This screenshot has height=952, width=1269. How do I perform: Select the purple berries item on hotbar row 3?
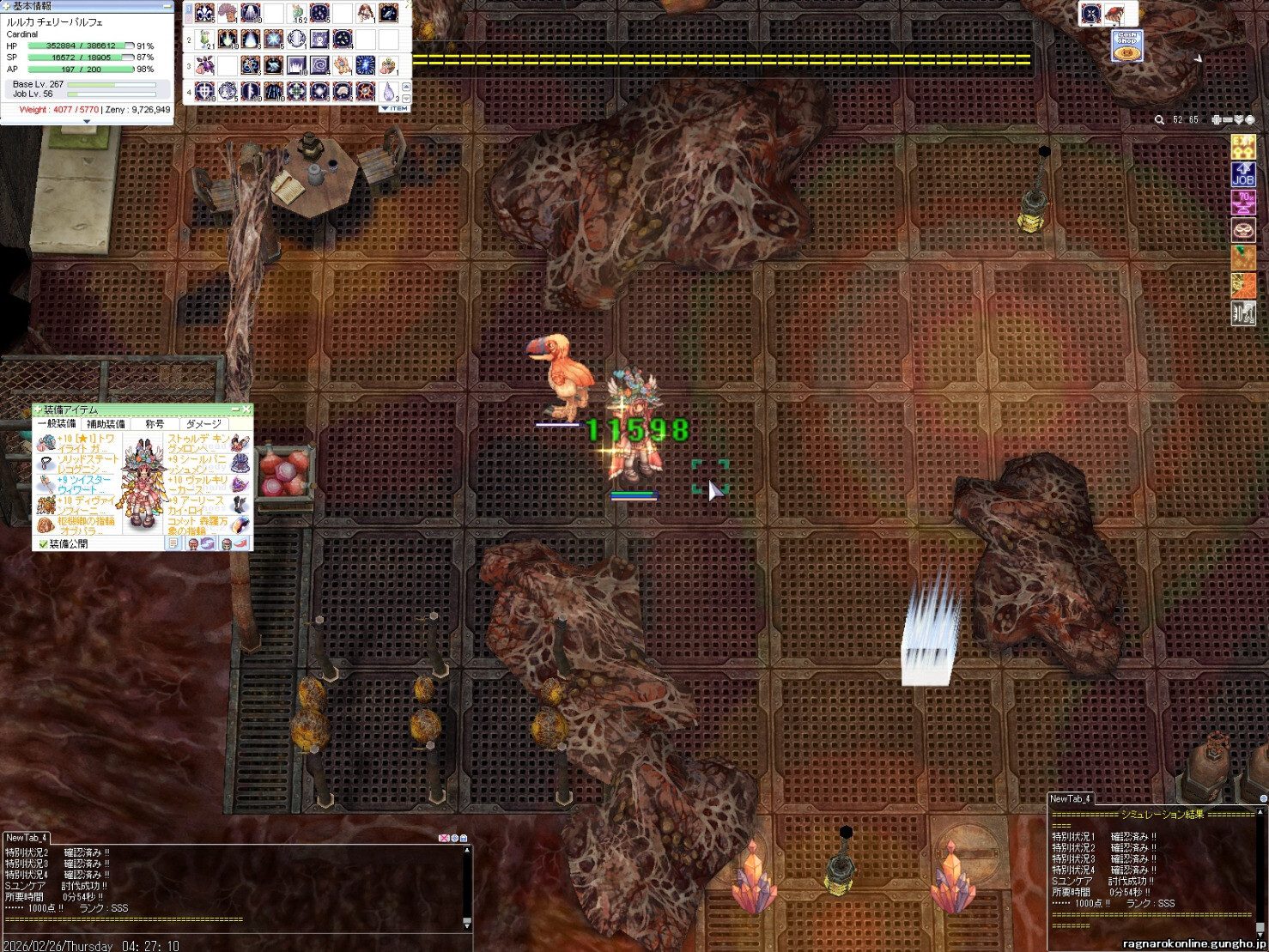204,65
